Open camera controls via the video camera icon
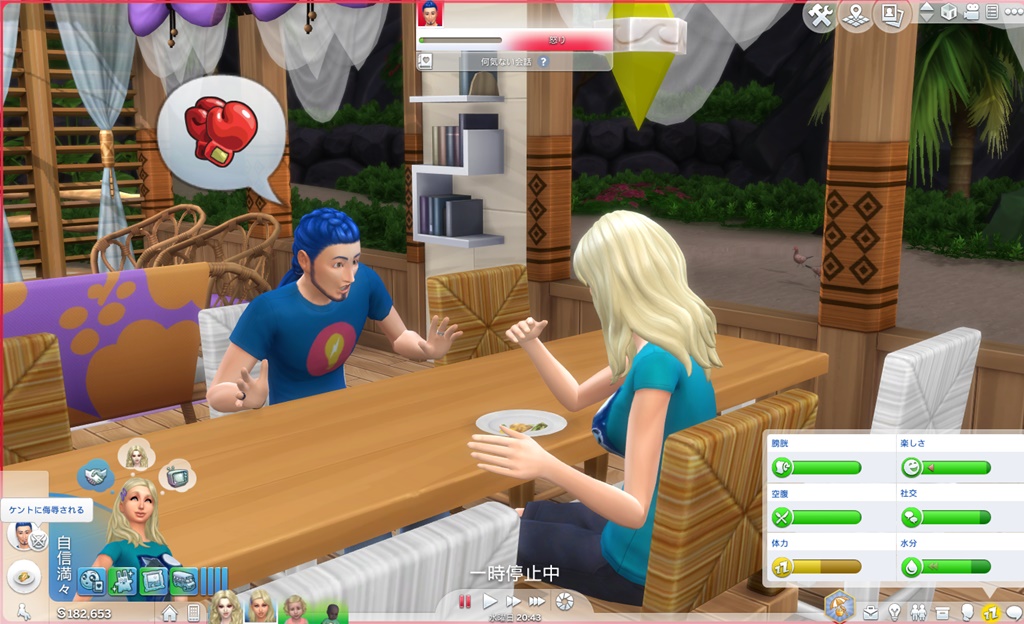Image resolution: width=1024 pixels, height=624 pixels. click(x=970, y=13)
